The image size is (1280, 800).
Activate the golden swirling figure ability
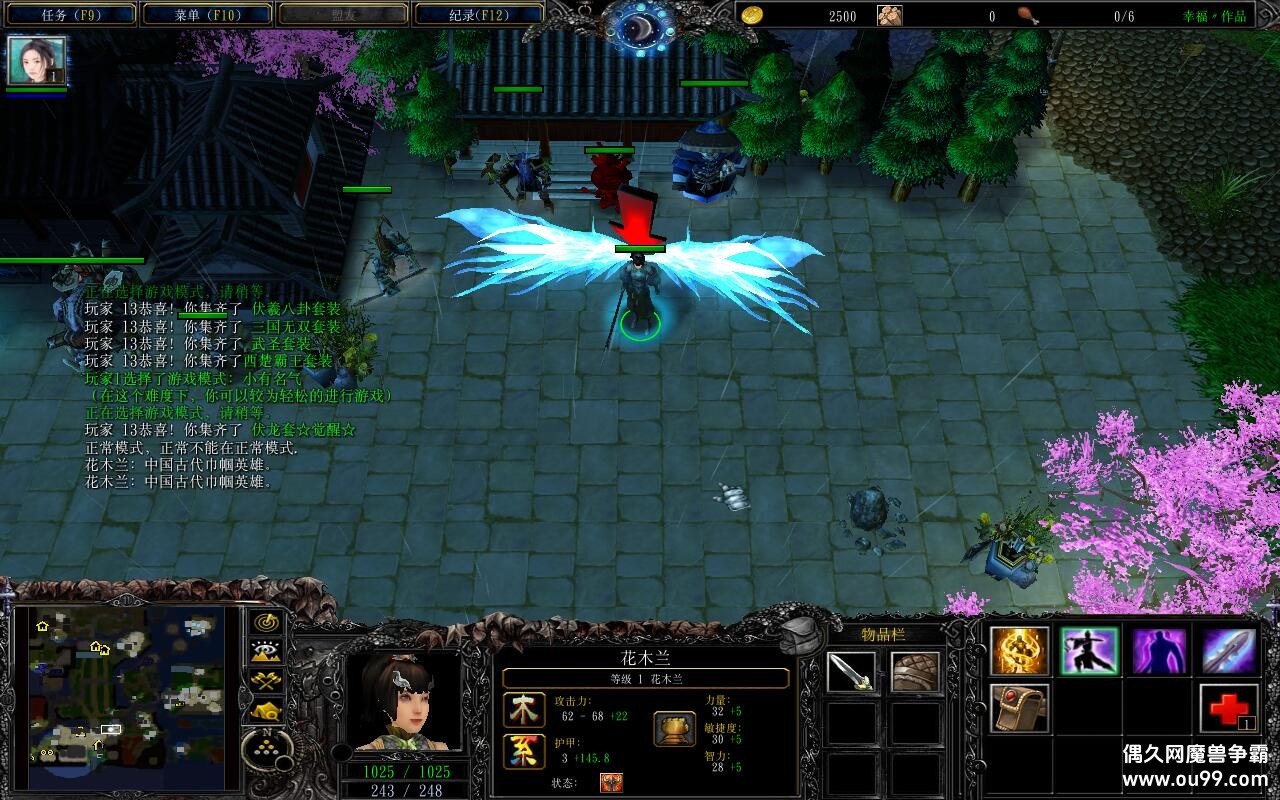pyautogui.click(x=1019, y=651)
